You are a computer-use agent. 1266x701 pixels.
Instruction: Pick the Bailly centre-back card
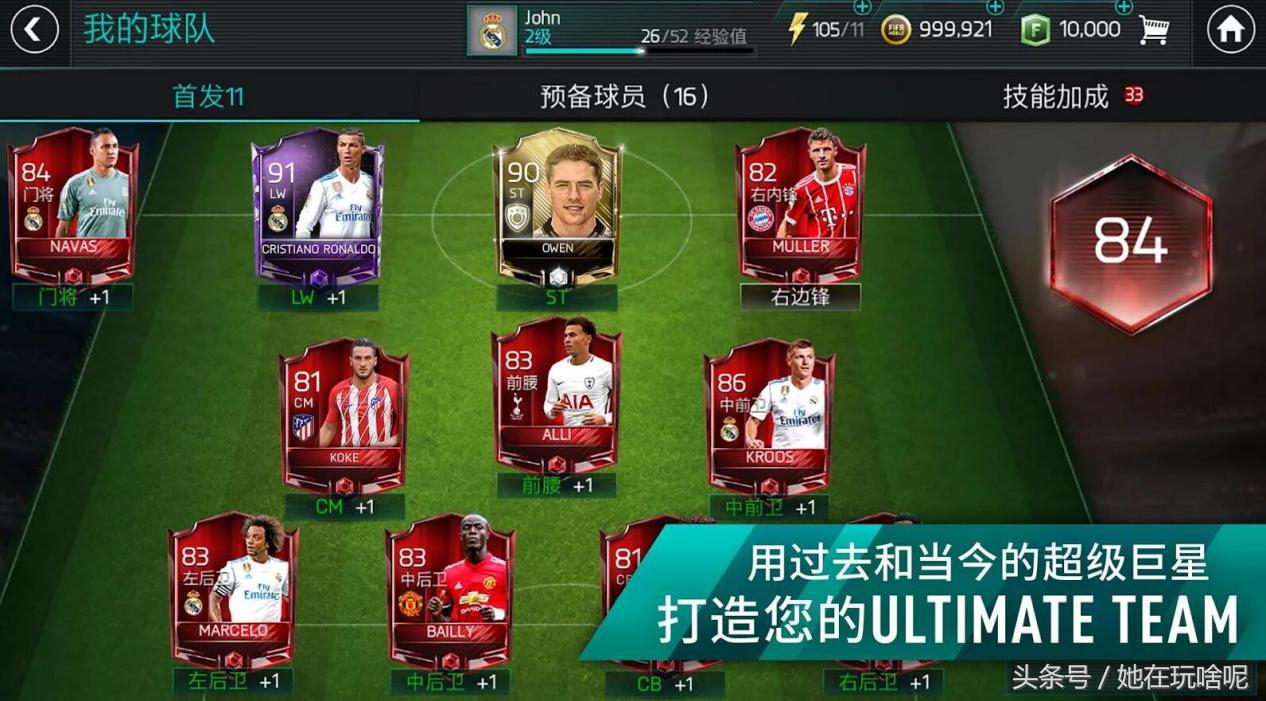450,590
